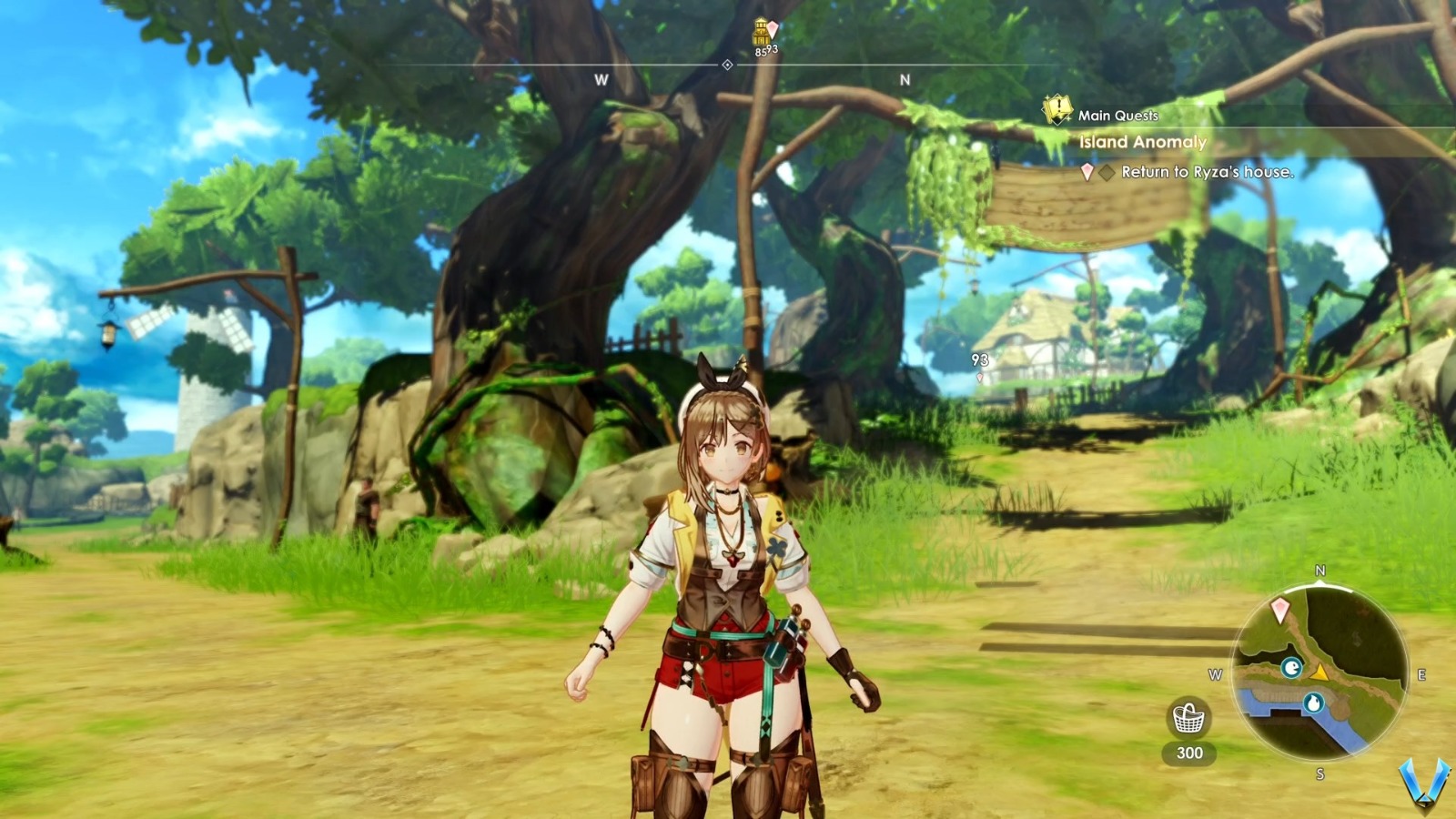Select the W marker on the compass bar
This screenshot has width=1456, height=819.
[600, 79]
